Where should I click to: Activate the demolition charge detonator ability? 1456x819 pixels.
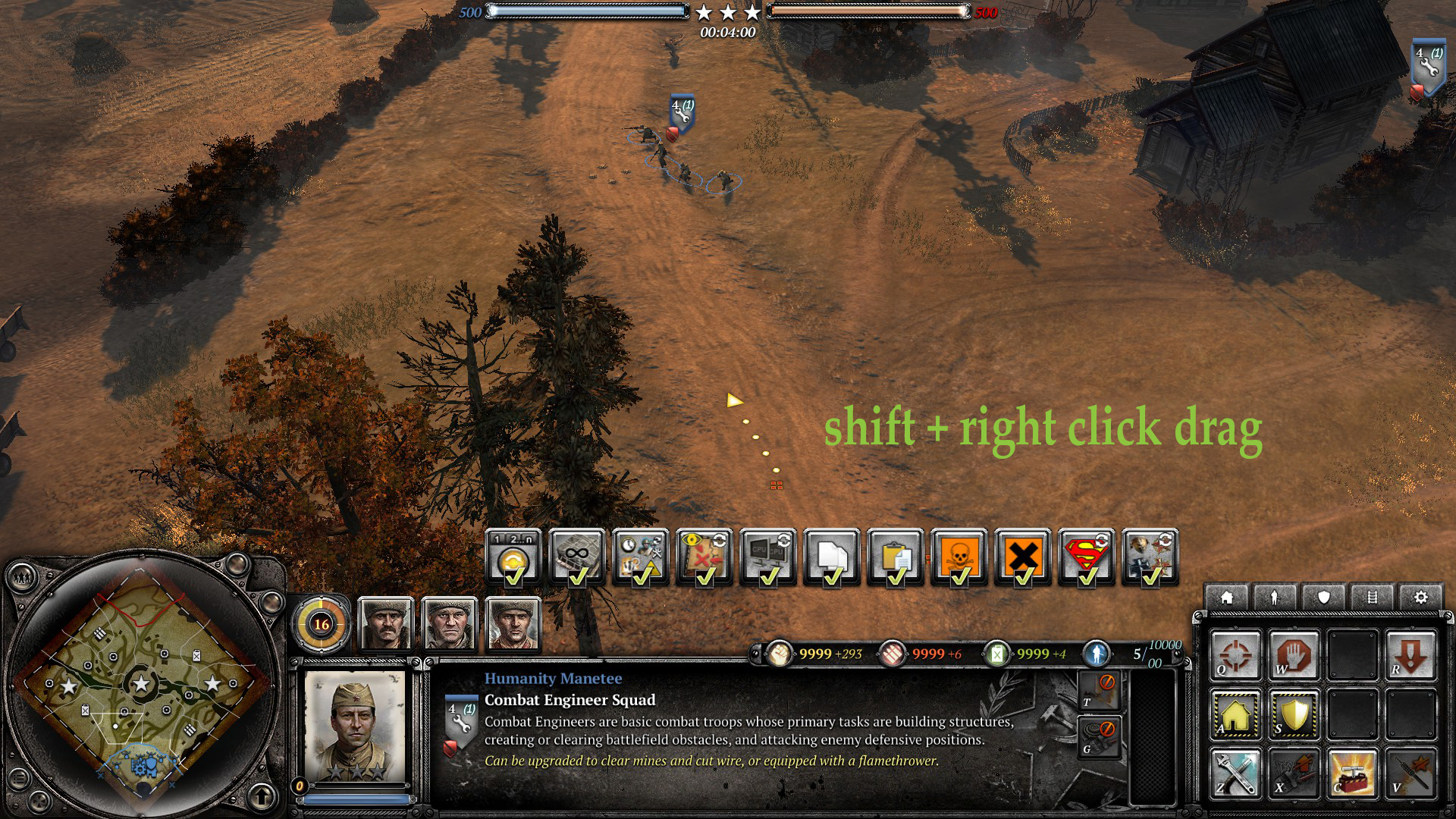click(x=1352, y=773)
